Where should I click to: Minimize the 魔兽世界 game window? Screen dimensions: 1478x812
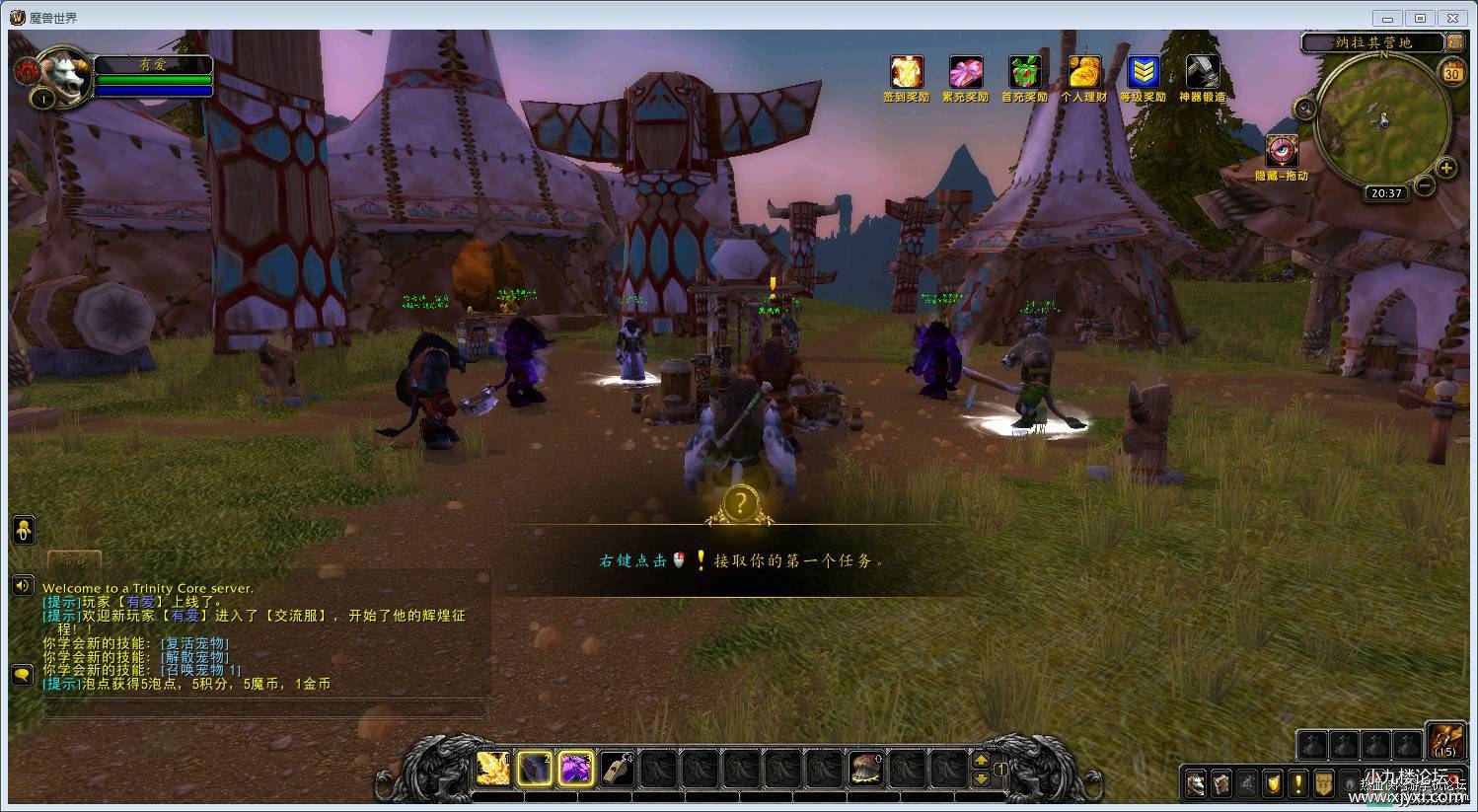(1388, 18)
